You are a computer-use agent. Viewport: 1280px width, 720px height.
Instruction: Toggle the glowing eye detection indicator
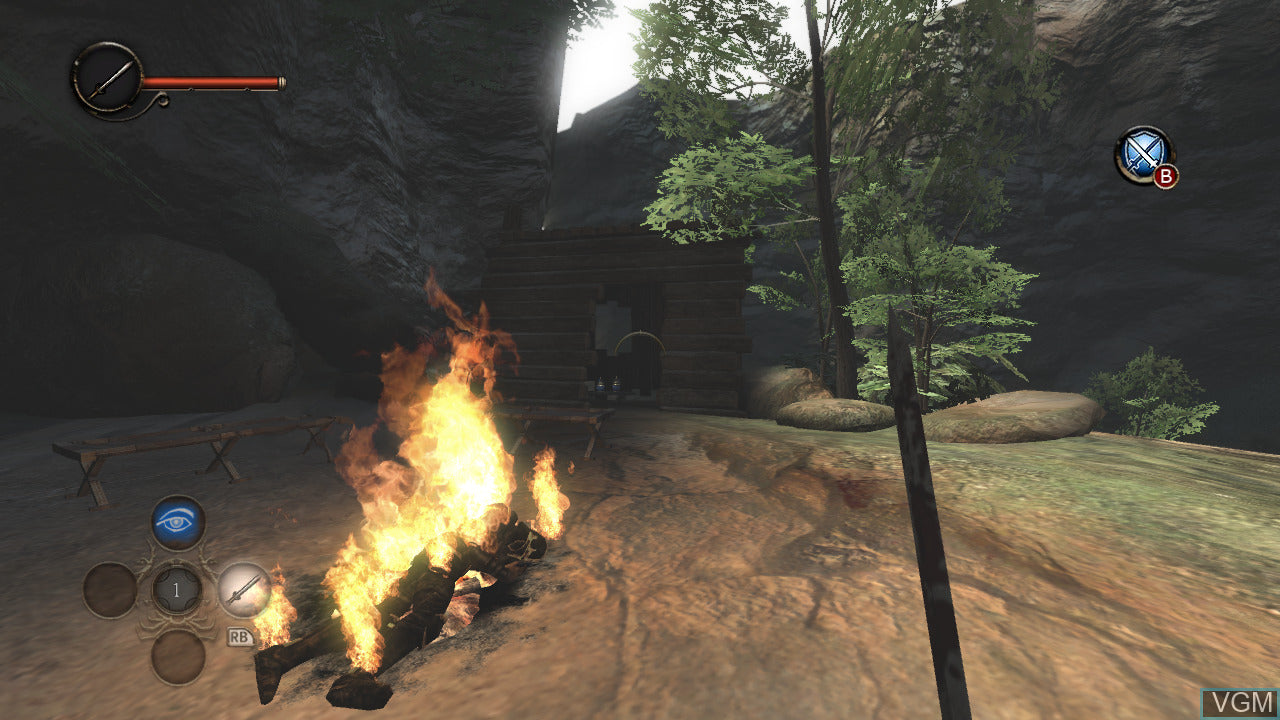[x=178, y=520]
